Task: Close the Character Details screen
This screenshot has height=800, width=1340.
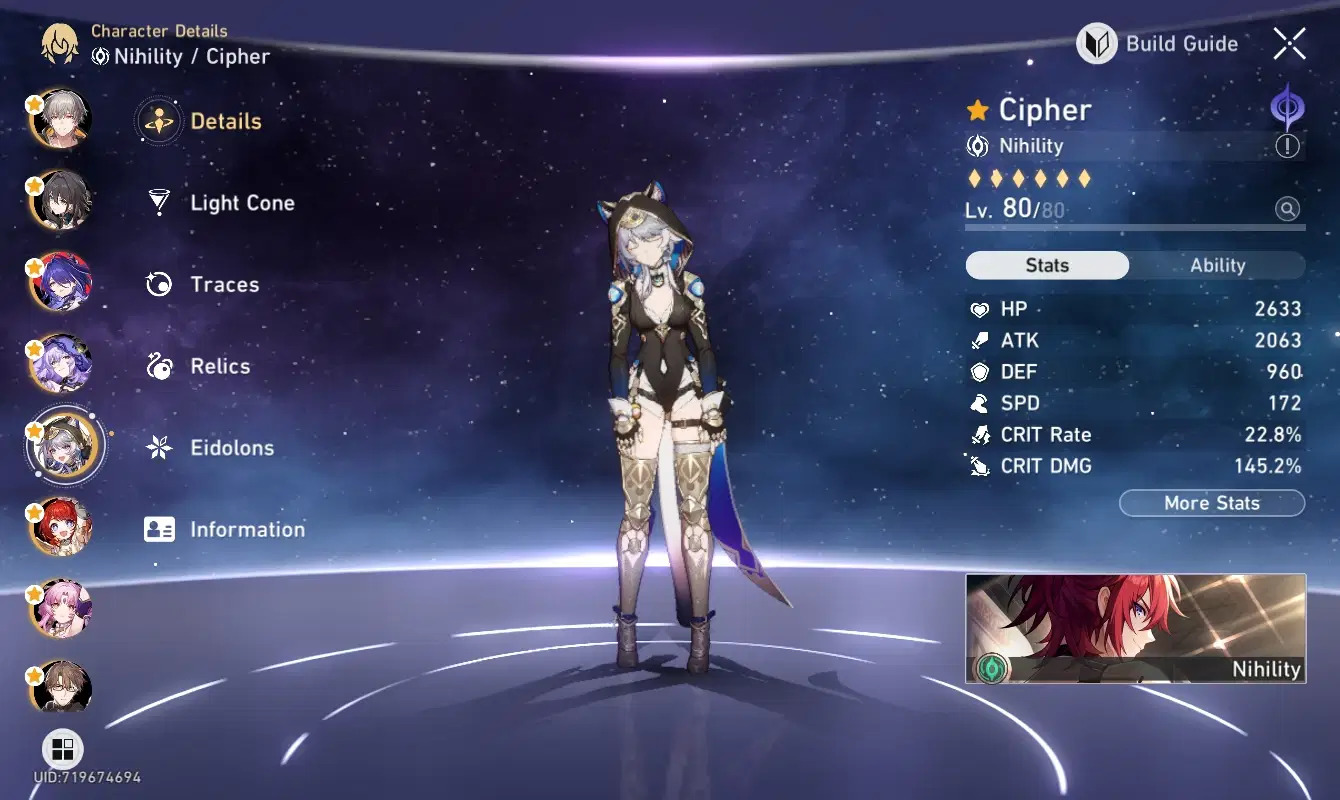Action: (x=1289, y=44)
